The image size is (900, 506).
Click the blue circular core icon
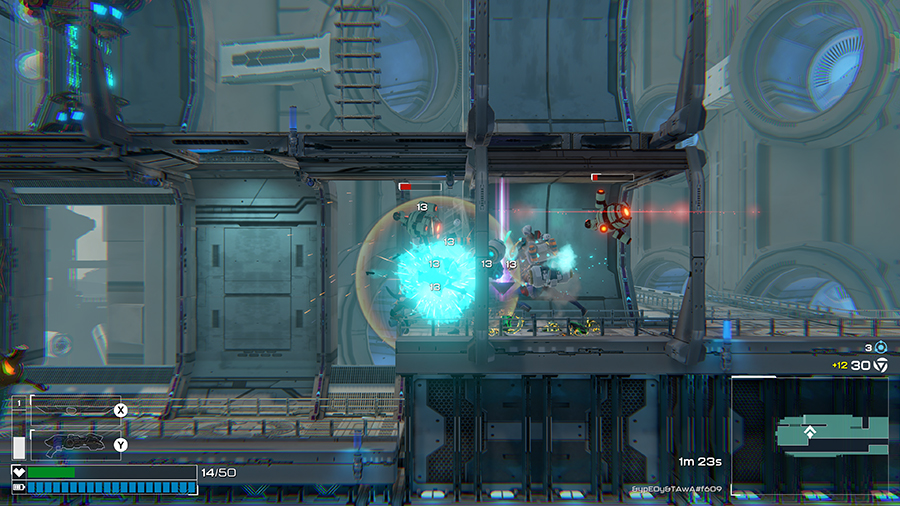click(881, 347)
